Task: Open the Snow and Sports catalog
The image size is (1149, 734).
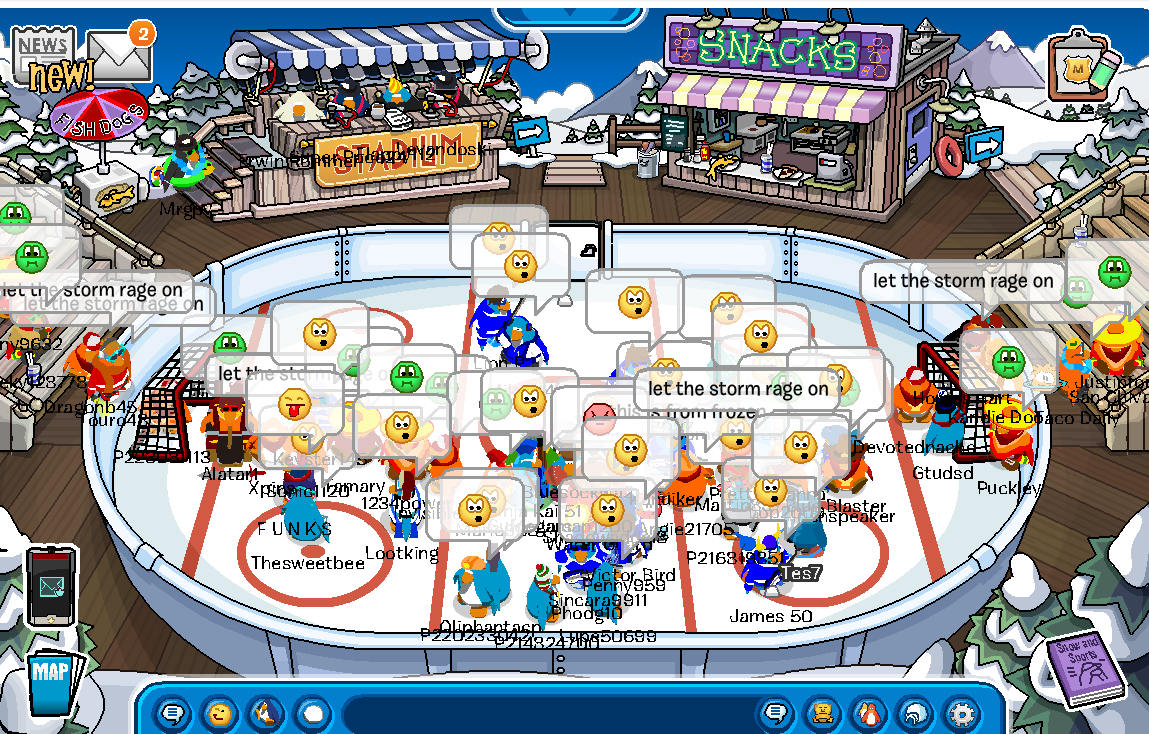Action: (1084, 668)
